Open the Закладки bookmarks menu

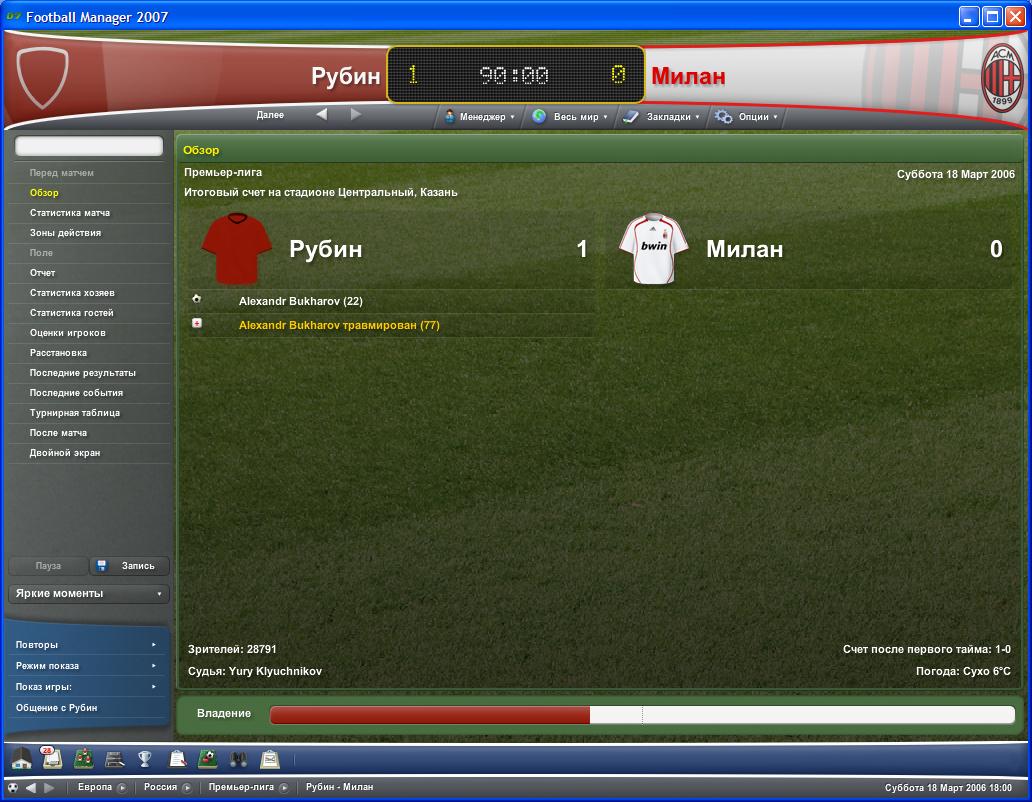(x=661, y=117)
